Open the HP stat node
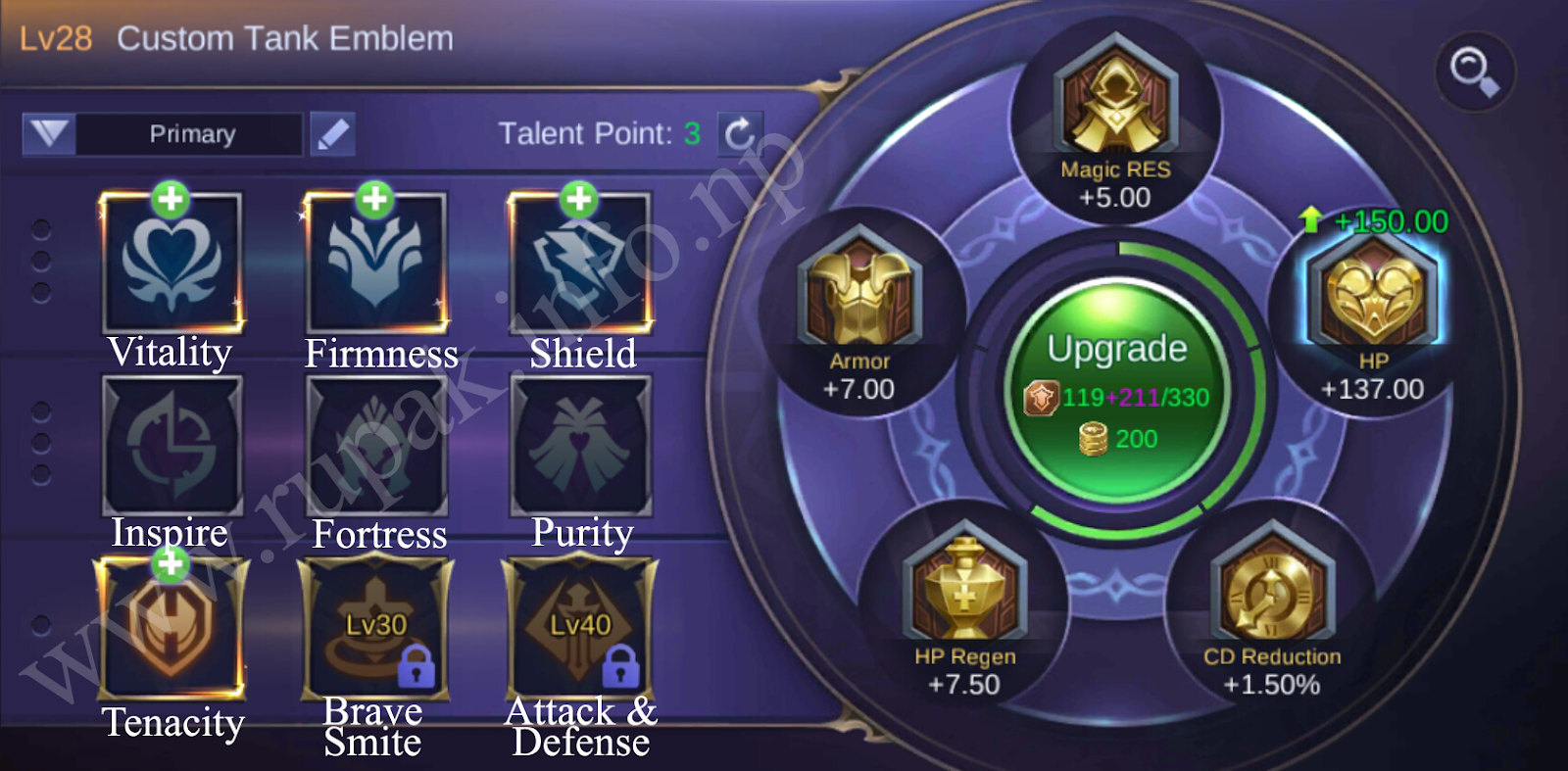1568x771 pixels. point(1372,294)
